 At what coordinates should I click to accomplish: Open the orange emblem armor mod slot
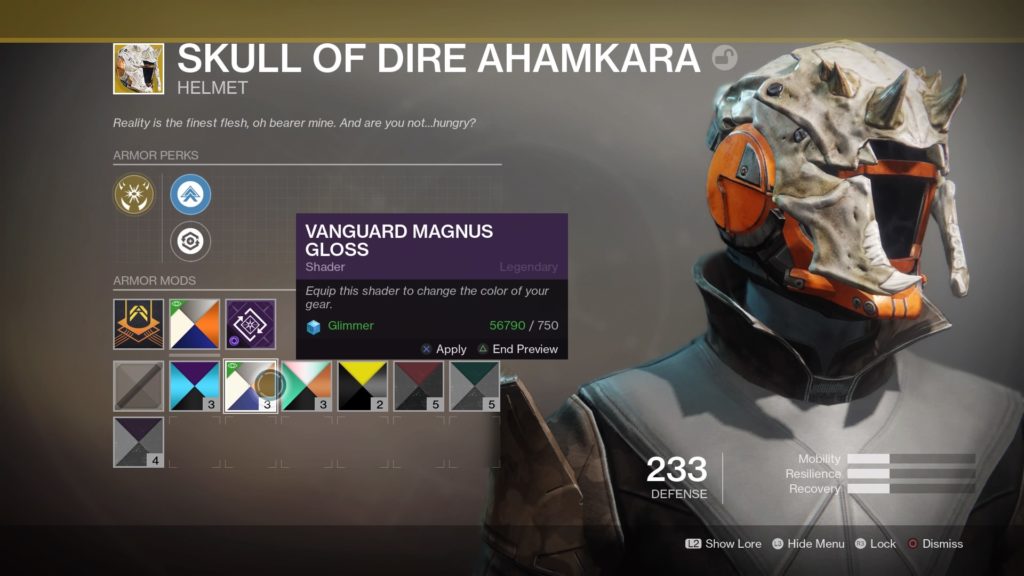[x=138, y=325]
